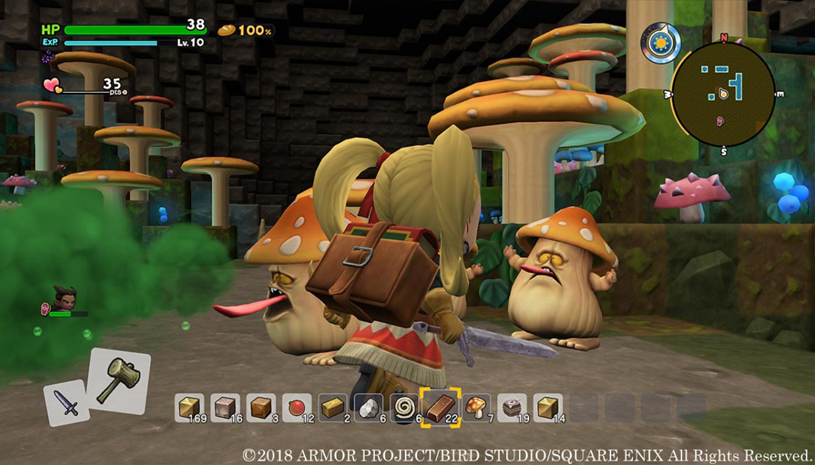Select the wooden hammer tool card
The height and width of the screenshot is (465, 815).
pyautogui.click(x=119, y=379)
